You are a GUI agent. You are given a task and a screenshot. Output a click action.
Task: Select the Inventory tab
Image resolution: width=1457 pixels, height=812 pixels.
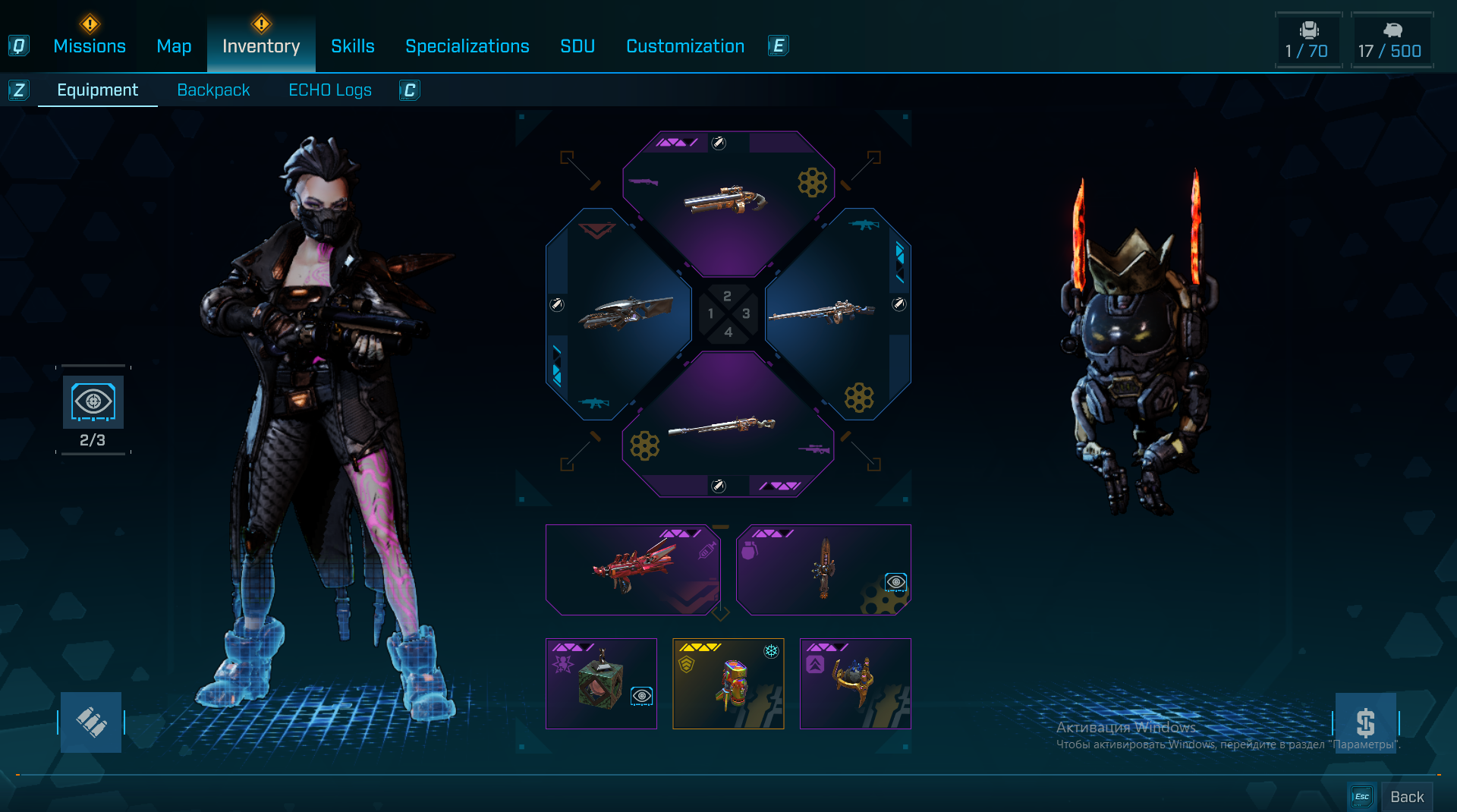(x=261, y=46)
